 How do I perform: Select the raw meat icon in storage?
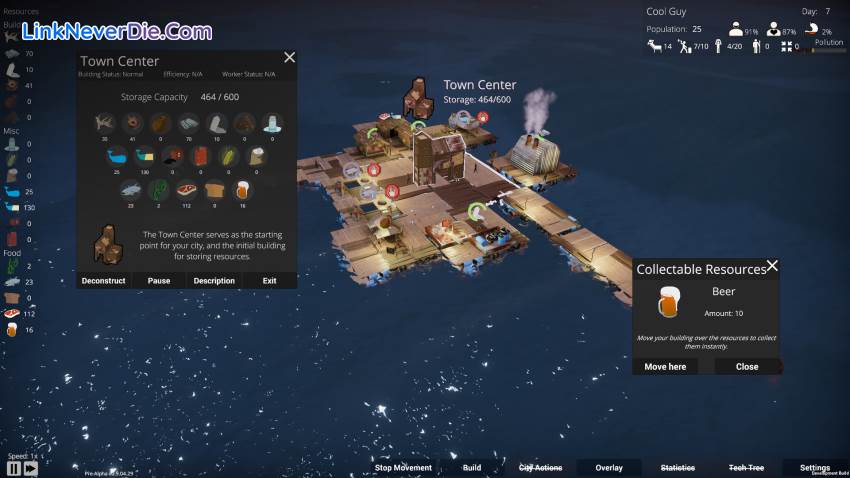187,188
